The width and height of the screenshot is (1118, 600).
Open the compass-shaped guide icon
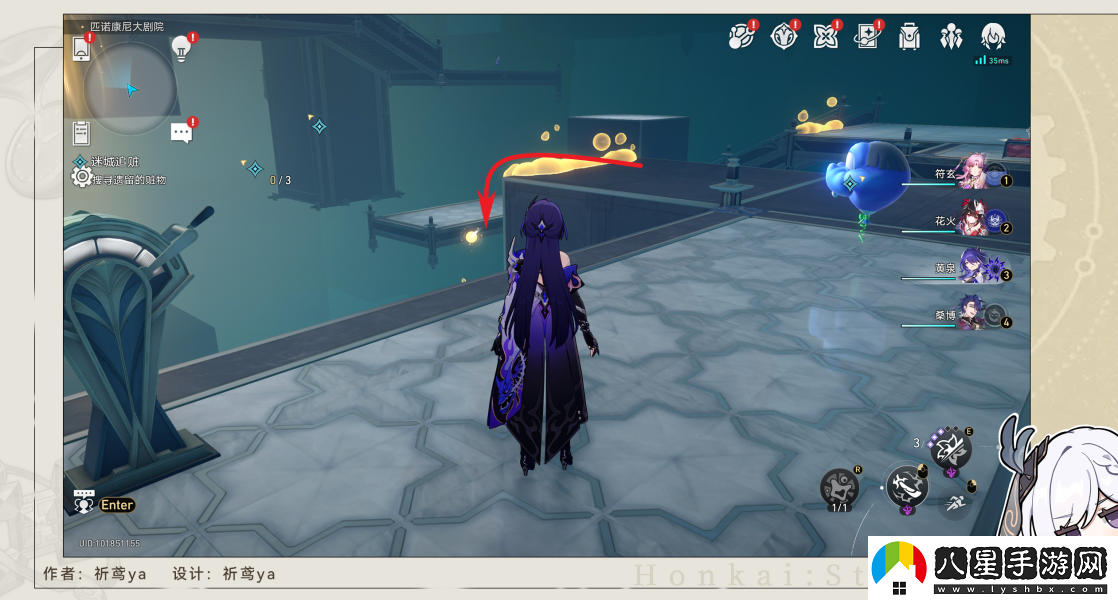pyautogui.click(x=784, y=37)
